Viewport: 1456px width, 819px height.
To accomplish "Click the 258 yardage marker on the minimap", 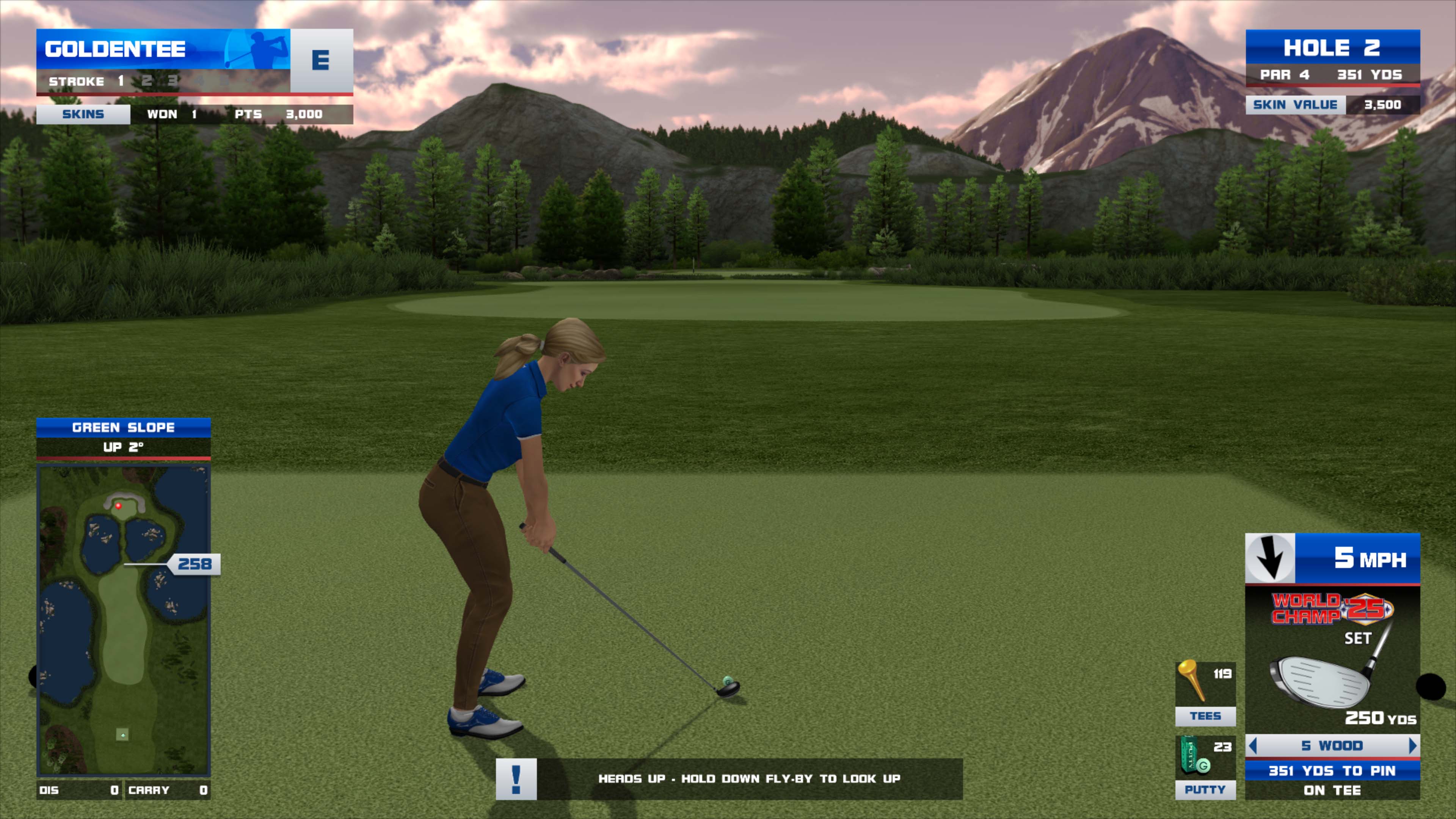I will tap(195, 564).
